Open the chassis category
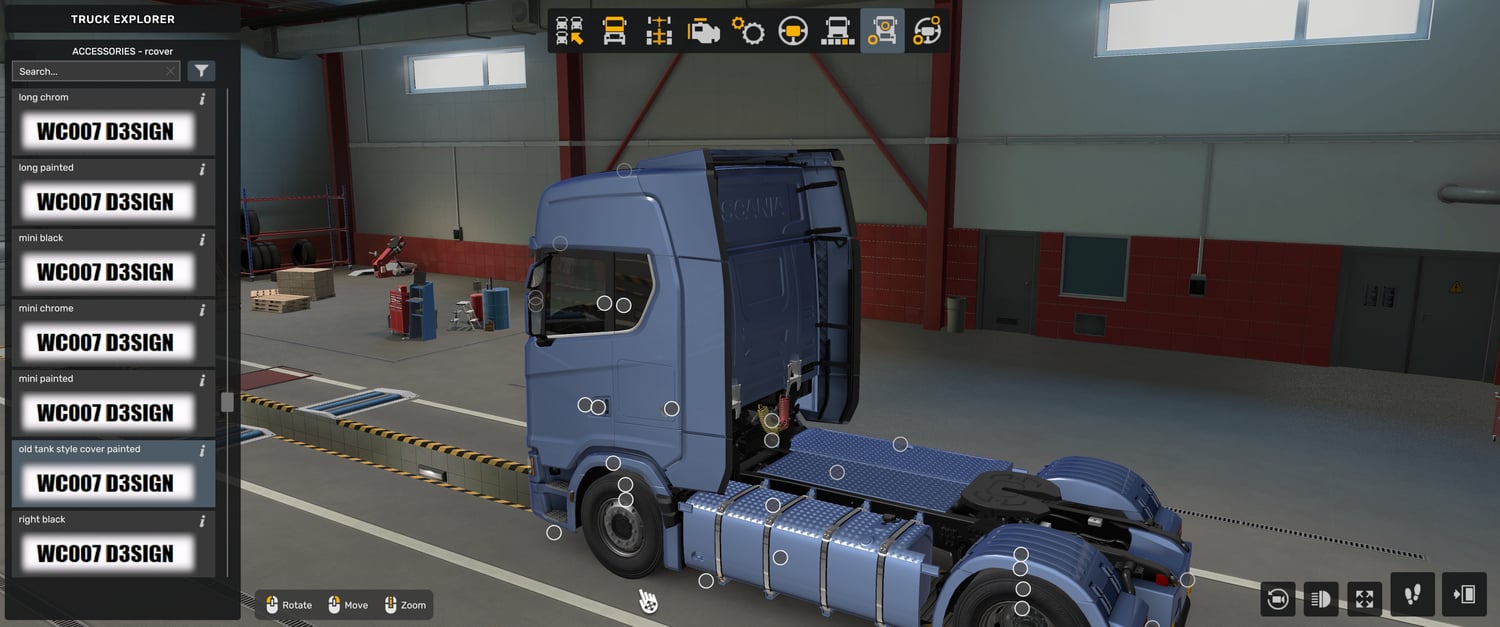The width and height of the screenshot is (1500, 627). coord(659,31)
